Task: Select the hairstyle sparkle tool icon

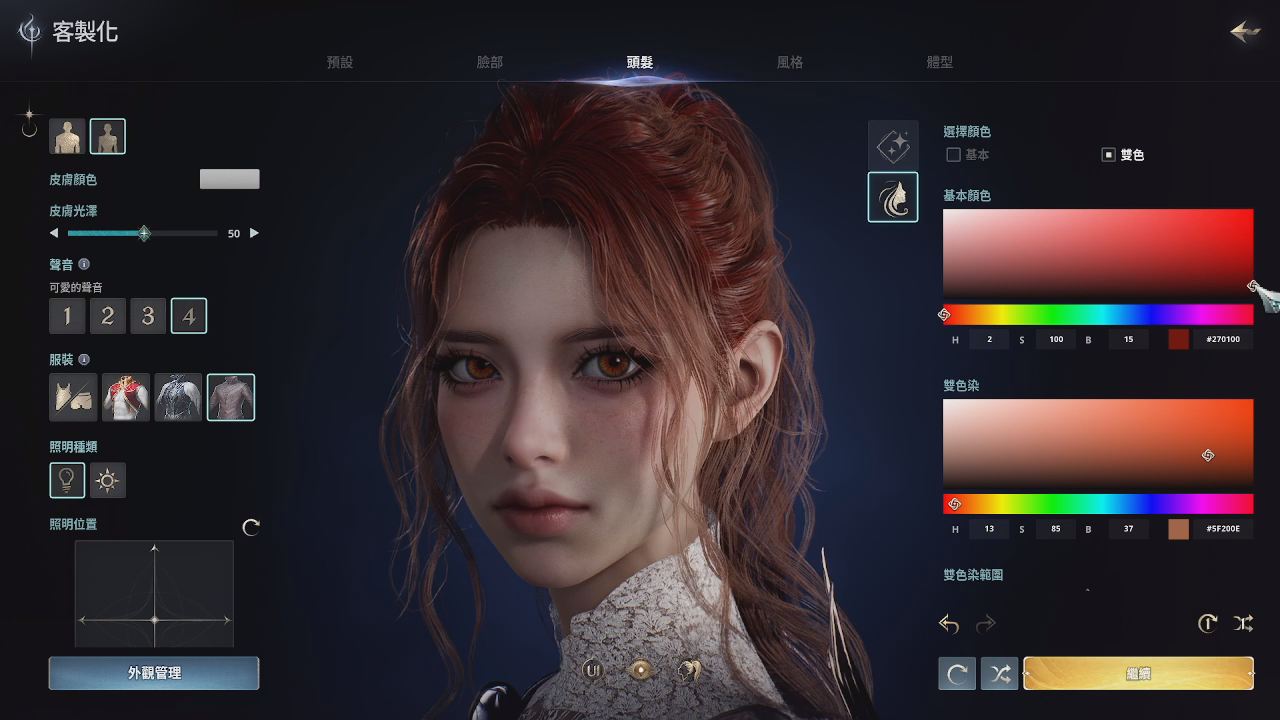Action: (x=893, y=145)
